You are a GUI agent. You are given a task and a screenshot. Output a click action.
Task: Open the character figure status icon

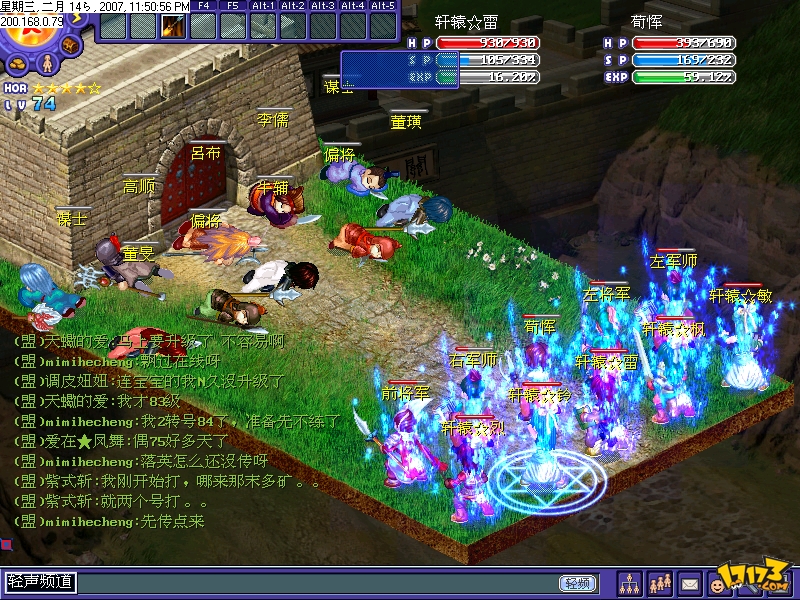point(45,64)
